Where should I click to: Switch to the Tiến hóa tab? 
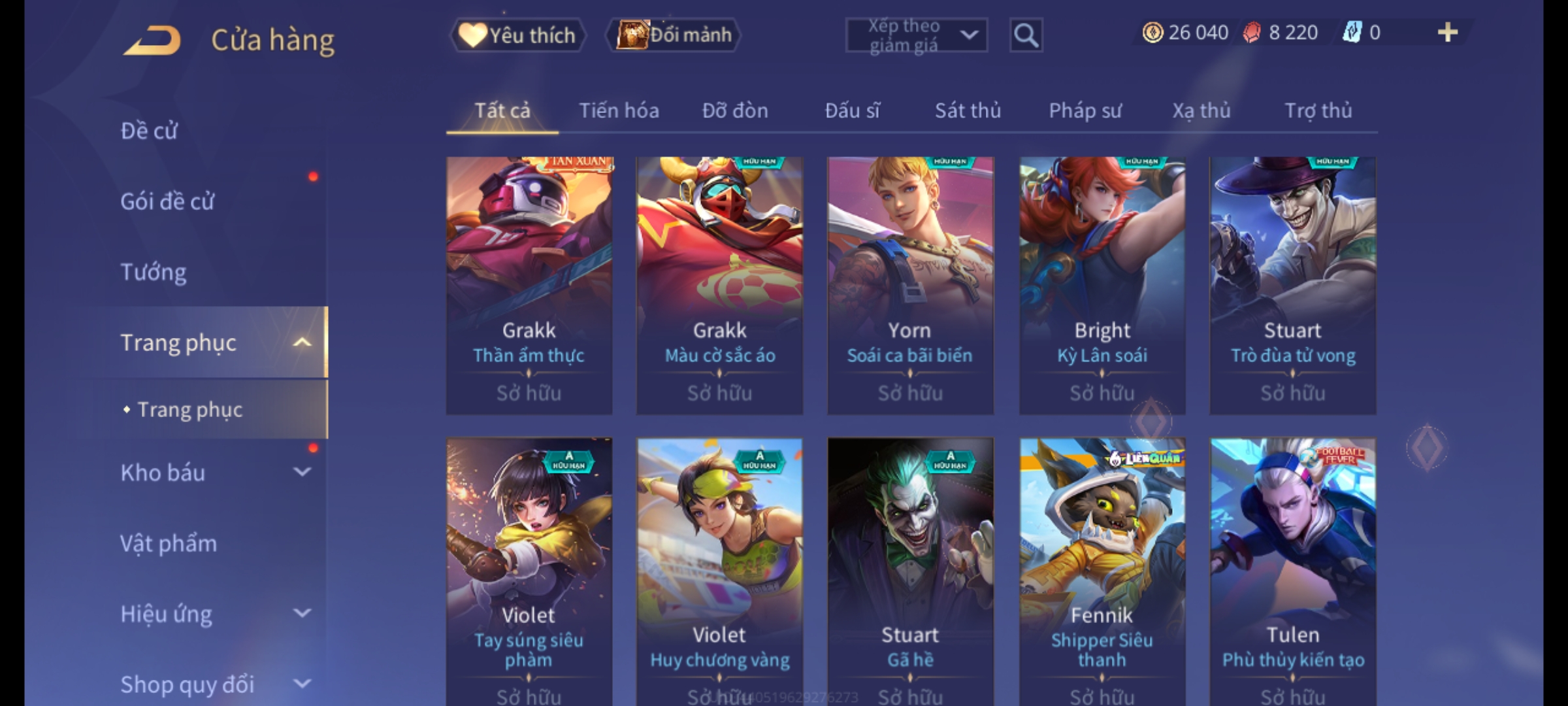619,110
